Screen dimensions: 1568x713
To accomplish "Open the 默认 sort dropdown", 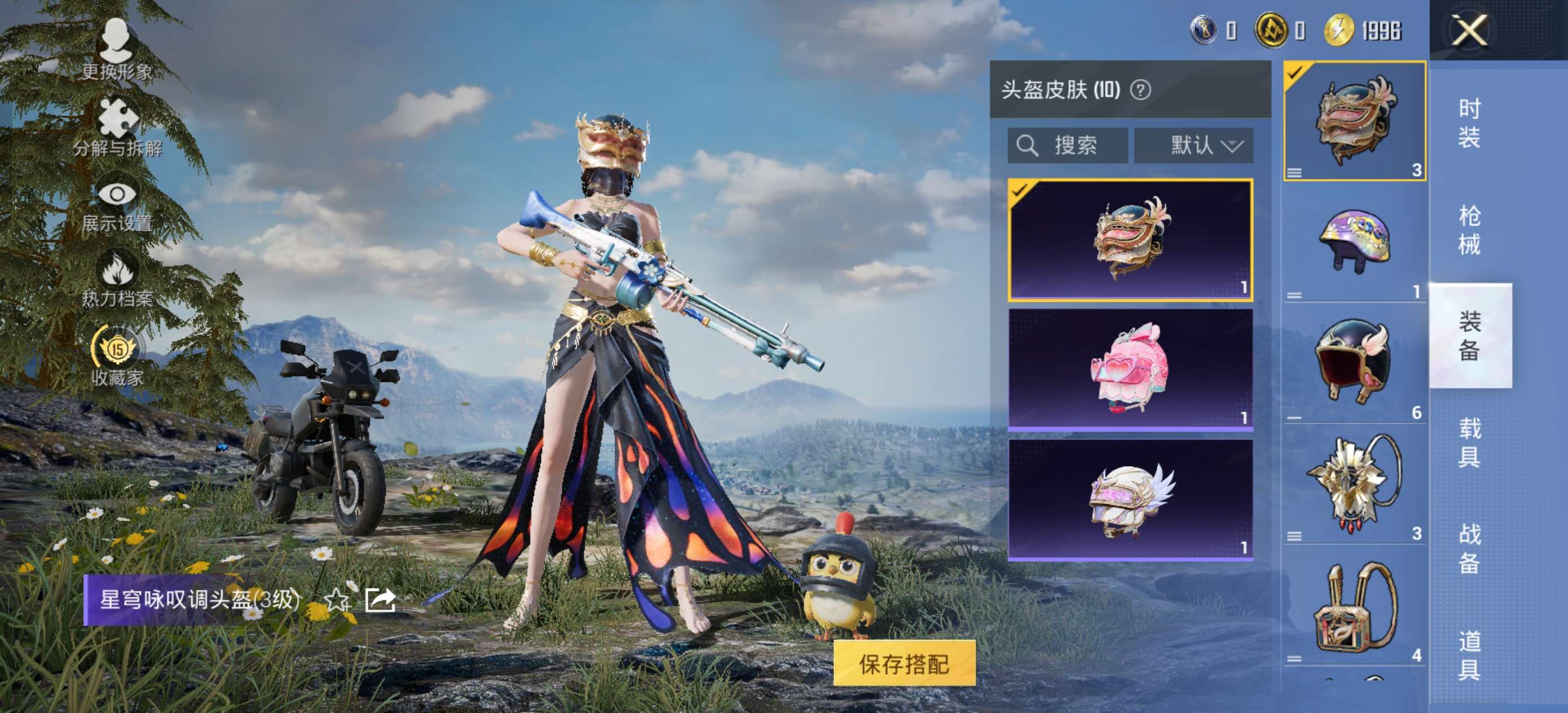I will click(x=1193, y=146).
